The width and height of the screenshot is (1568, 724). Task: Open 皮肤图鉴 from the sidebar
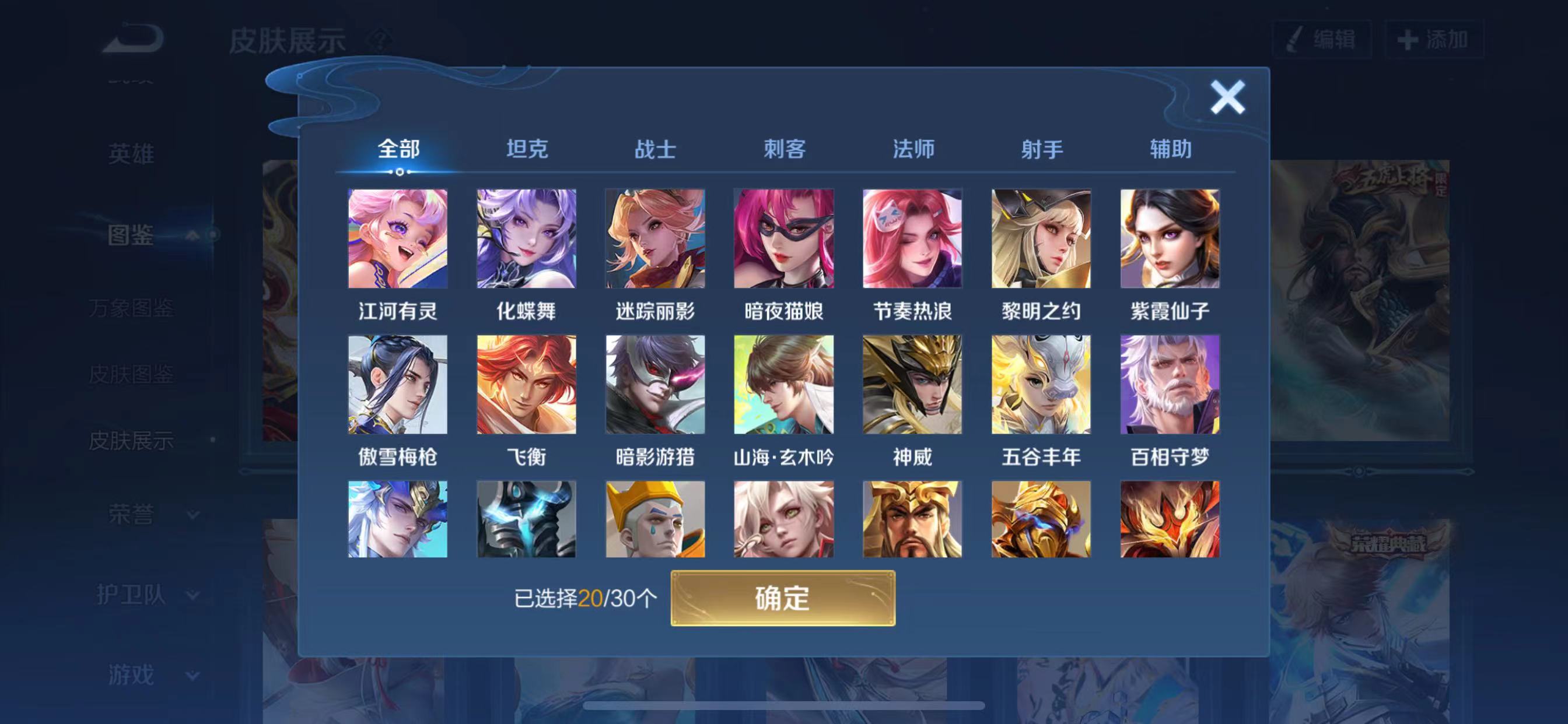(131, 375)
